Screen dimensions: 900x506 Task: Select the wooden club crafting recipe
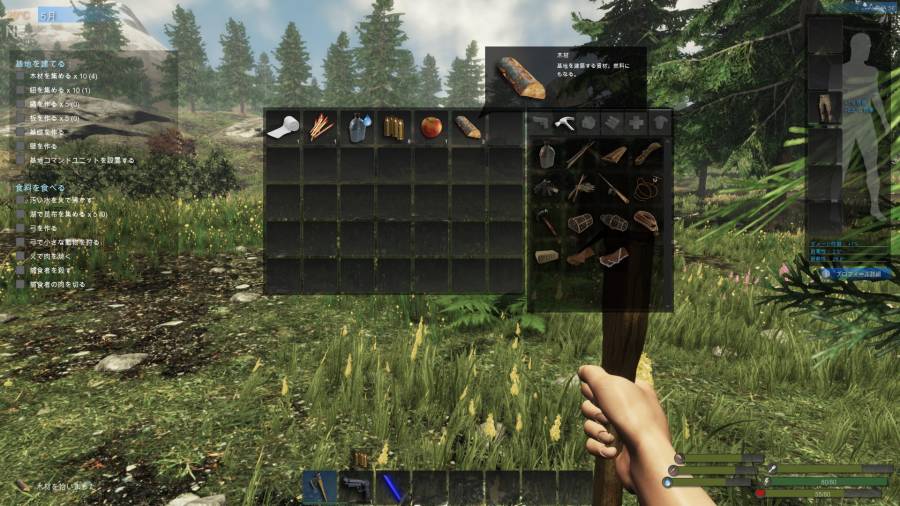coord(646,154)
